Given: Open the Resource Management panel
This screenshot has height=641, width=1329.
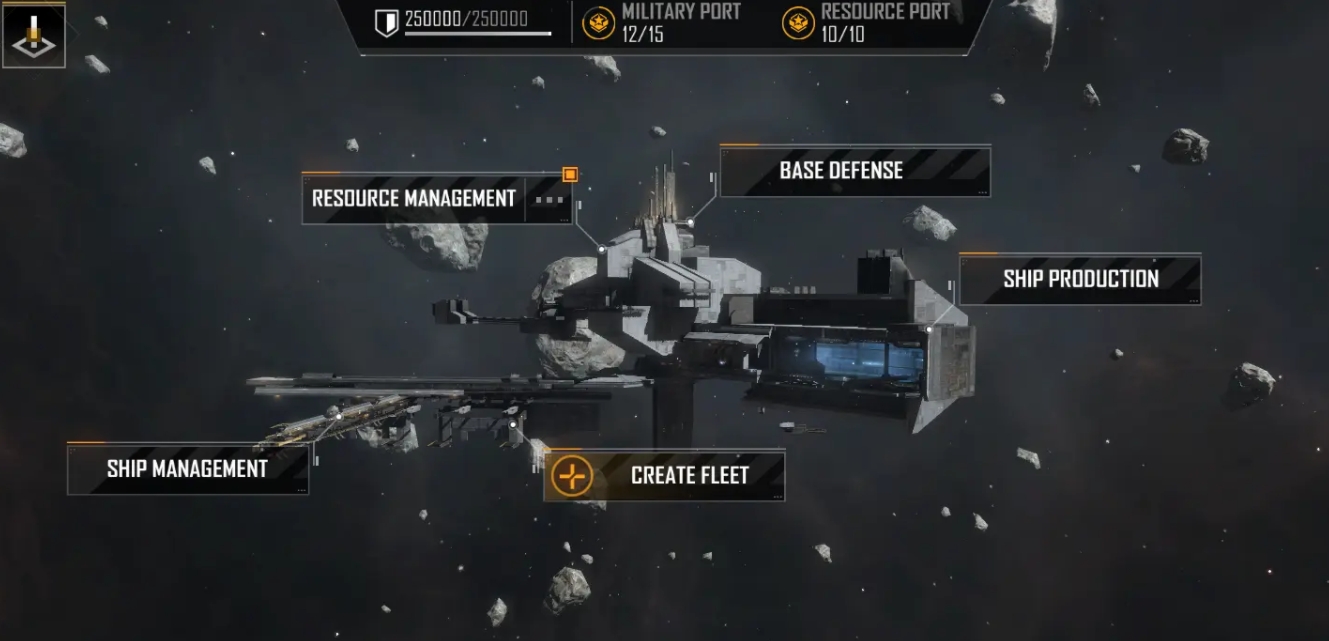Looking at the screenshot, I should [413, 198].
